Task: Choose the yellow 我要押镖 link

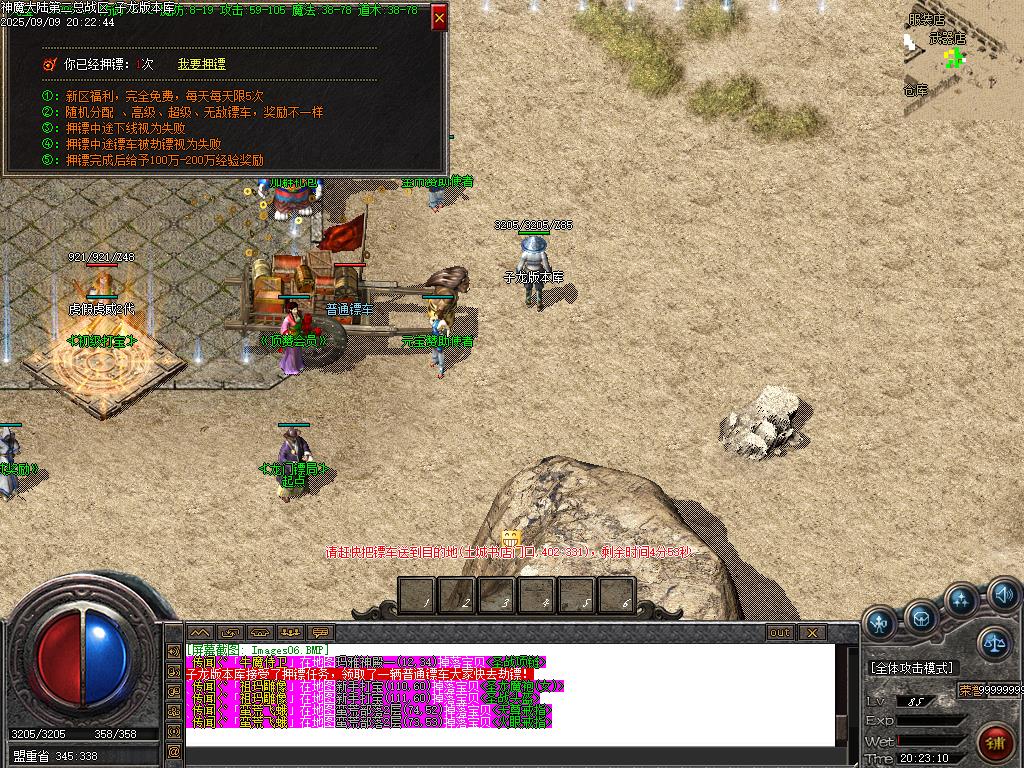Action: (x=201, y=64)
